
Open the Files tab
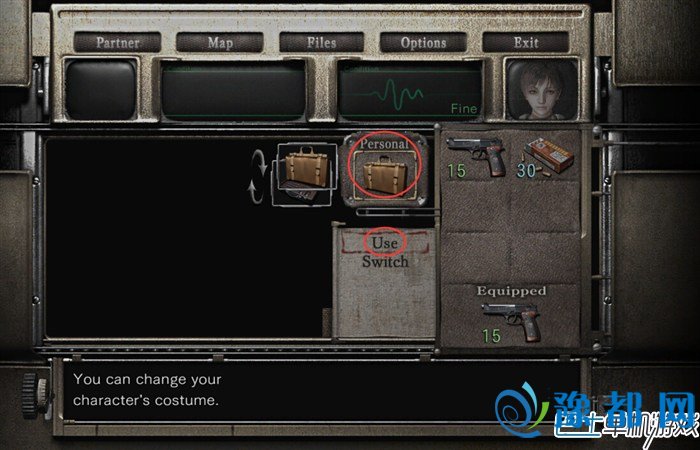pos(321,42)
